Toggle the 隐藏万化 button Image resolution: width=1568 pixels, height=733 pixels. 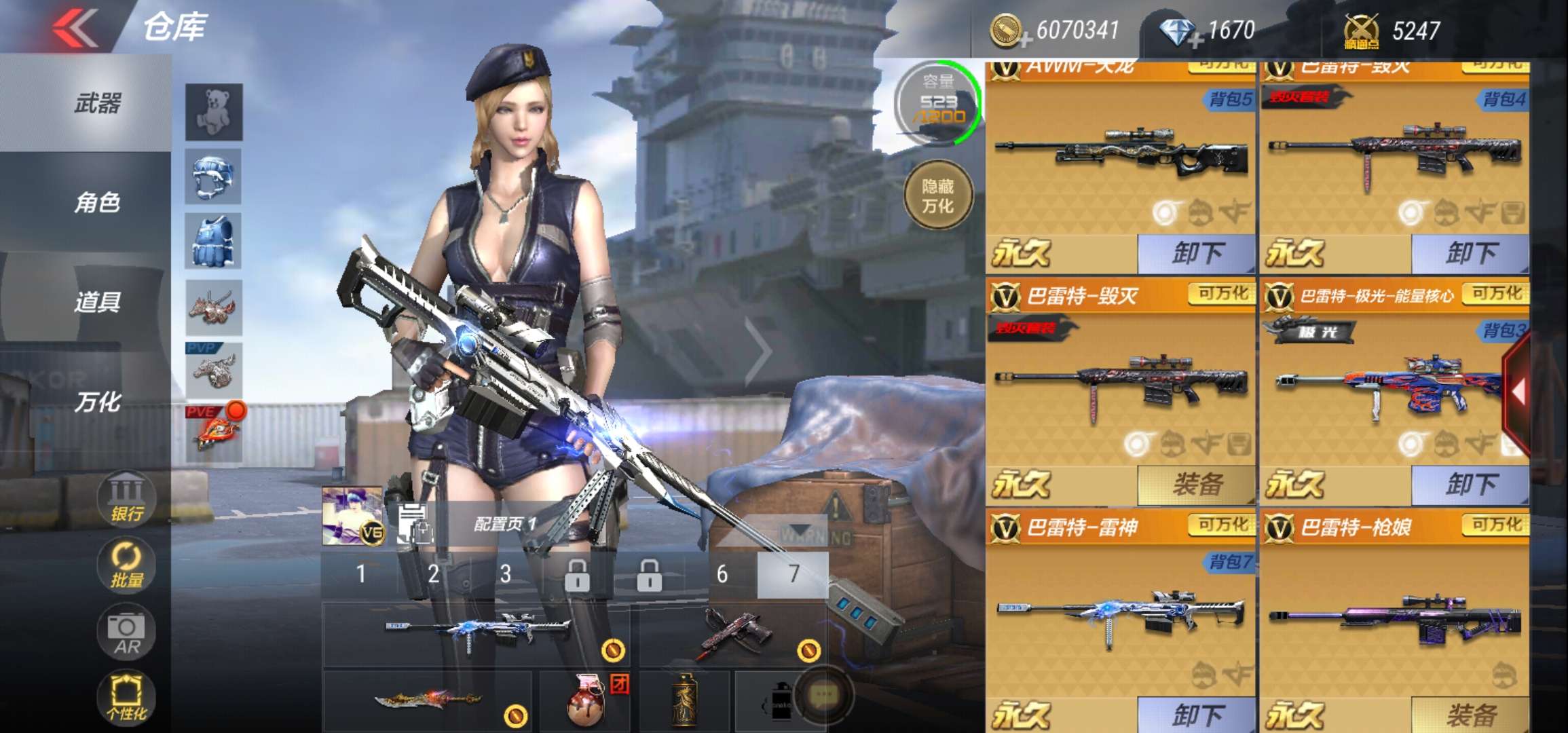[938, 196]
